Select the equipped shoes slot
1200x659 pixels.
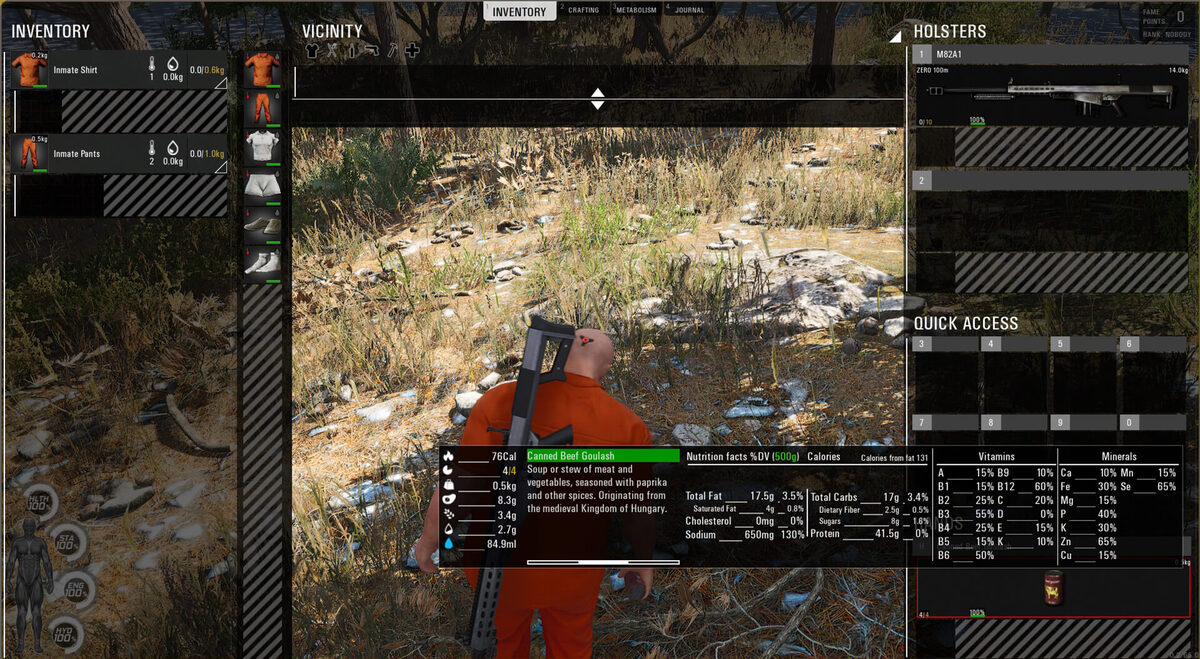(x=262, y=226)
